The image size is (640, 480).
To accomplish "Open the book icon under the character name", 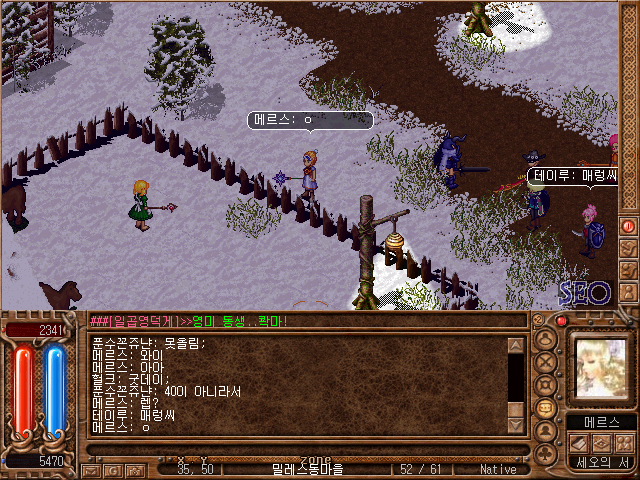I will (x=578, y=442).
